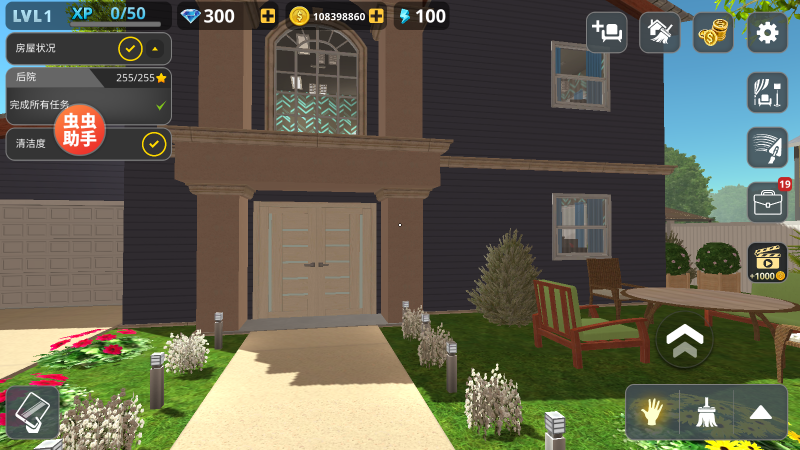Click the house cleaning broom icon
This screenshot has height=450, width=800.
pos(659,33)
